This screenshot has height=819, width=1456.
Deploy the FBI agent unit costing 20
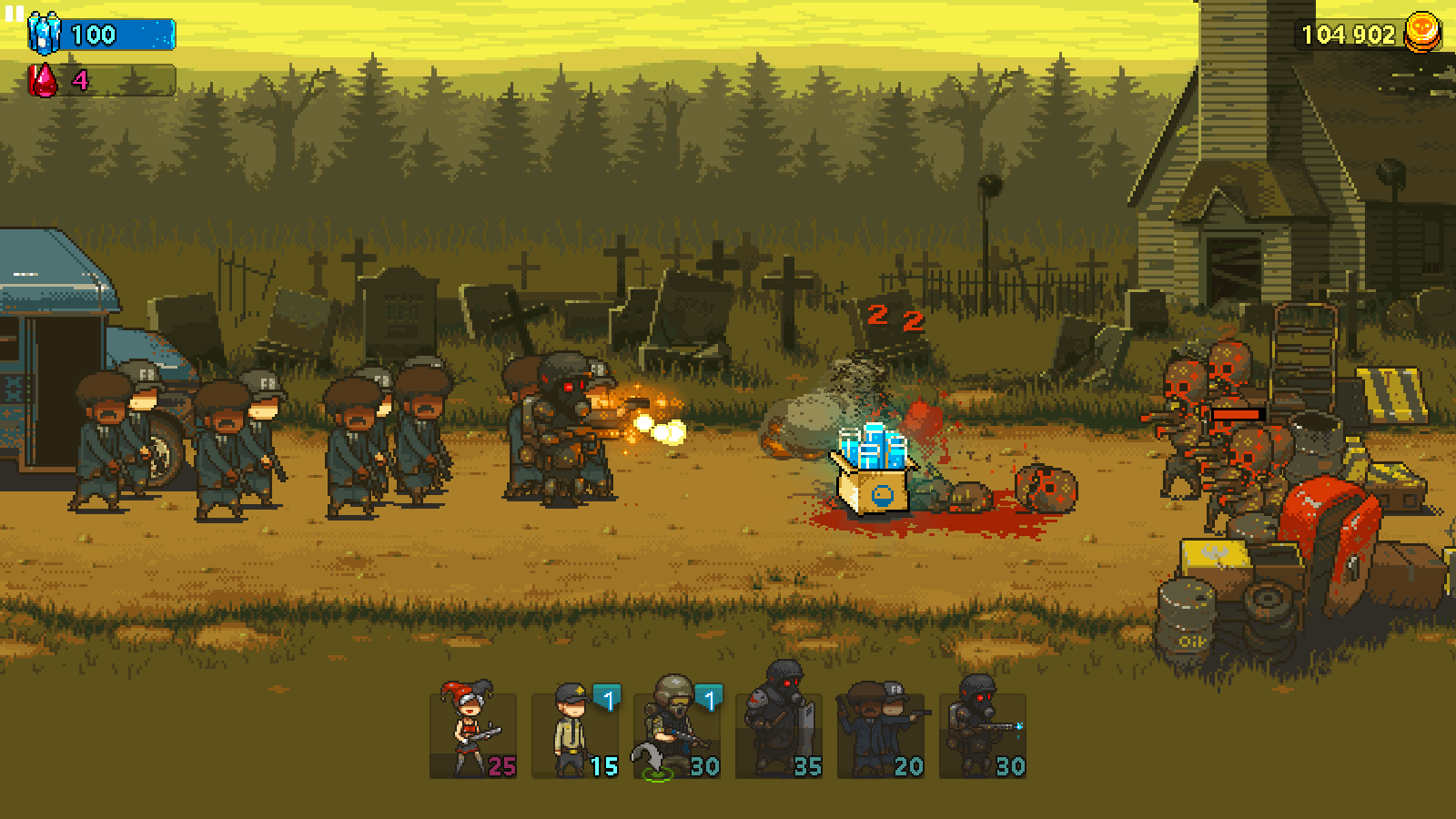881,733
